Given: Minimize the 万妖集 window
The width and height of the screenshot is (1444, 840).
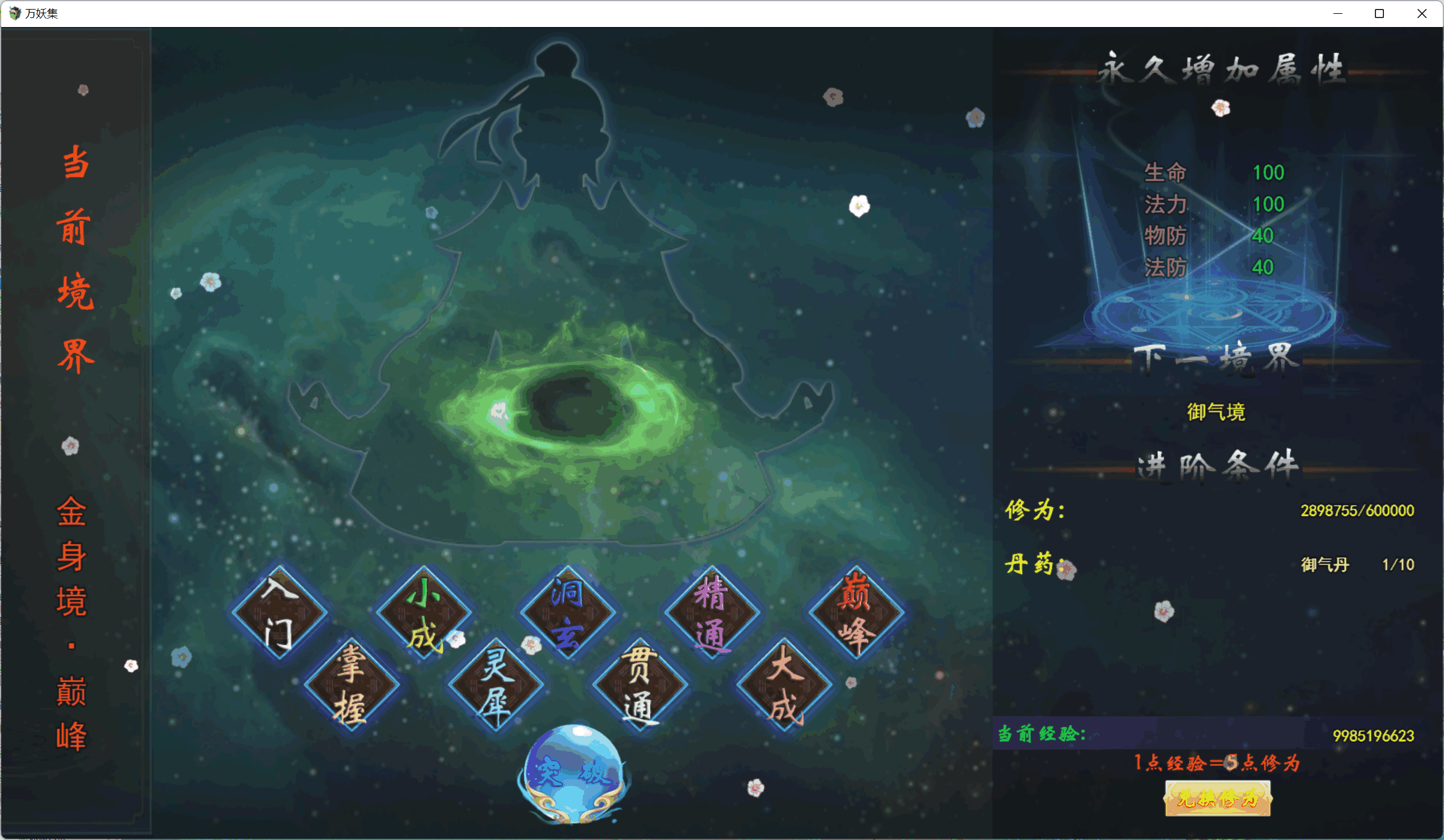Looking at the screenshot, I should (1338, 13).
